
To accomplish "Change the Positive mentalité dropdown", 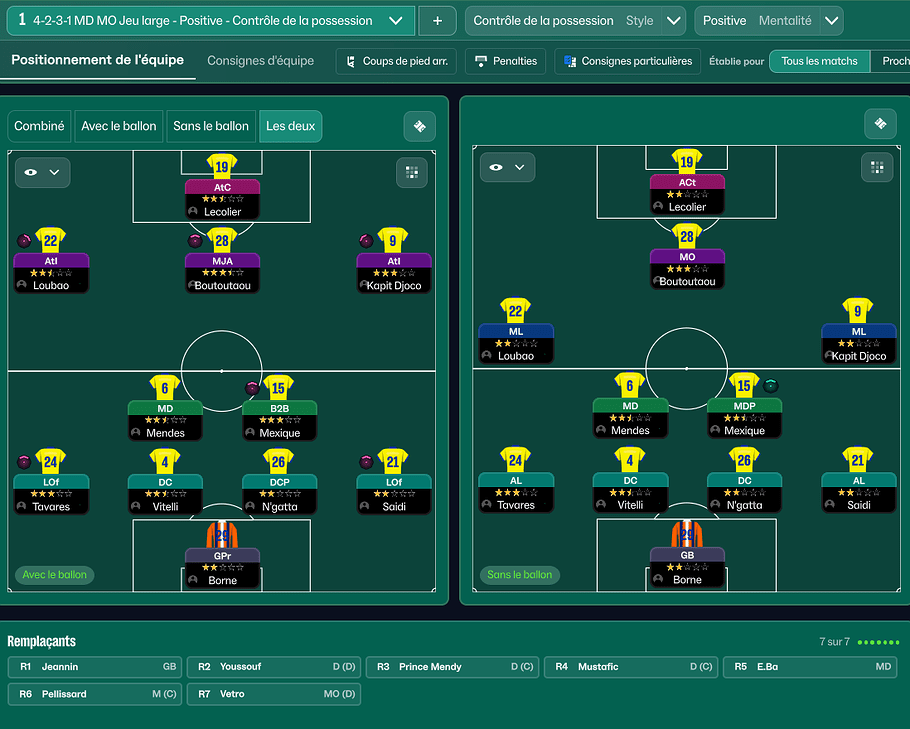I will point(831,21).
